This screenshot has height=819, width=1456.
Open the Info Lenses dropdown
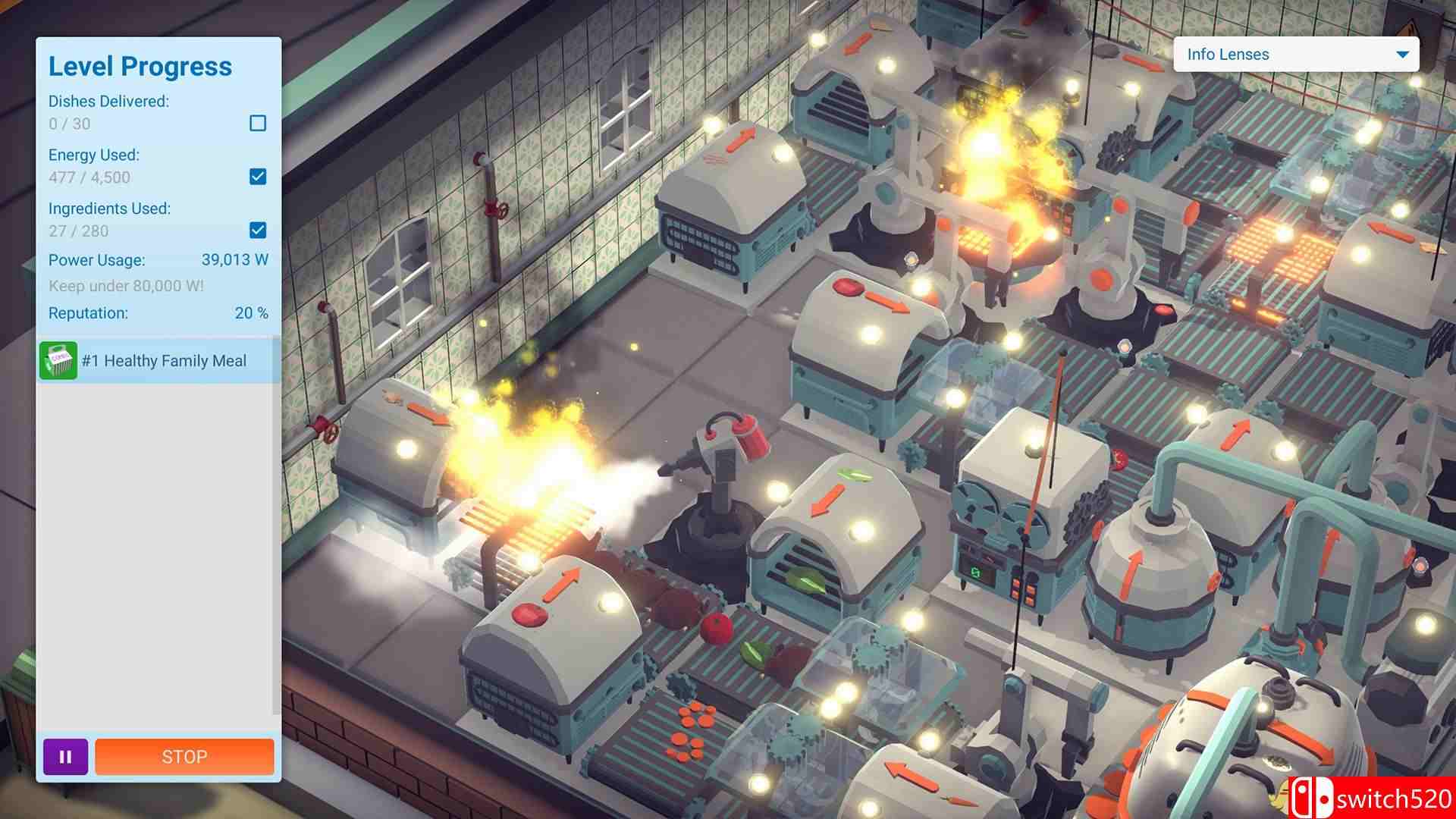click(1404, 54)
